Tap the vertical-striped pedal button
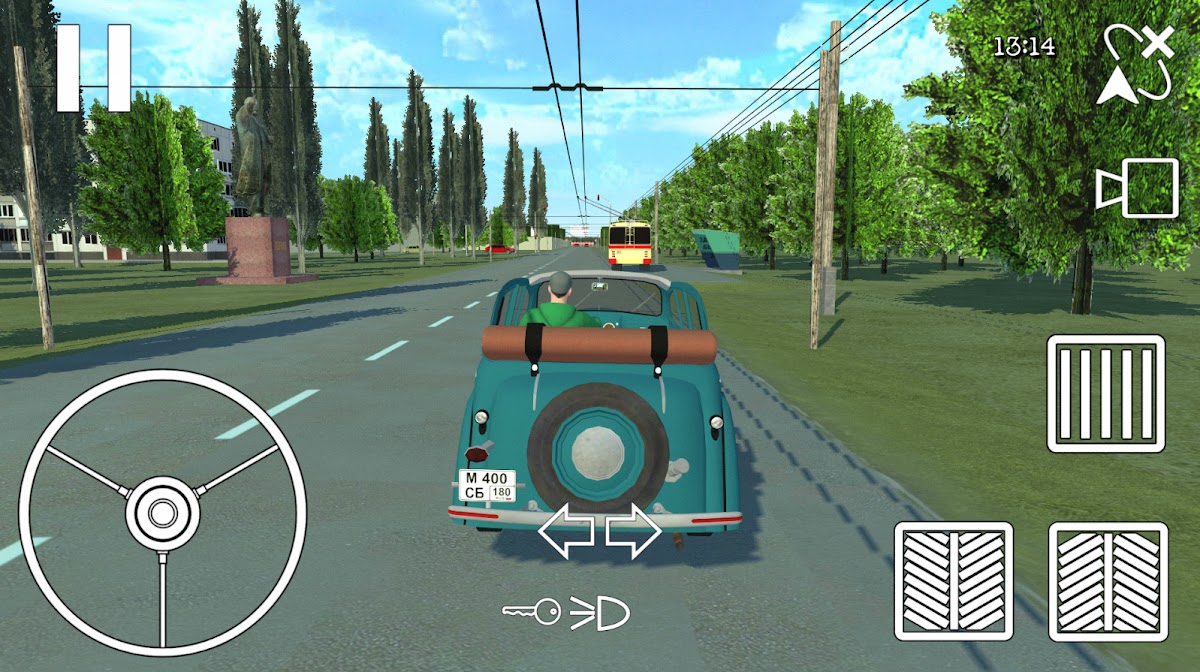 (1106, 393)
